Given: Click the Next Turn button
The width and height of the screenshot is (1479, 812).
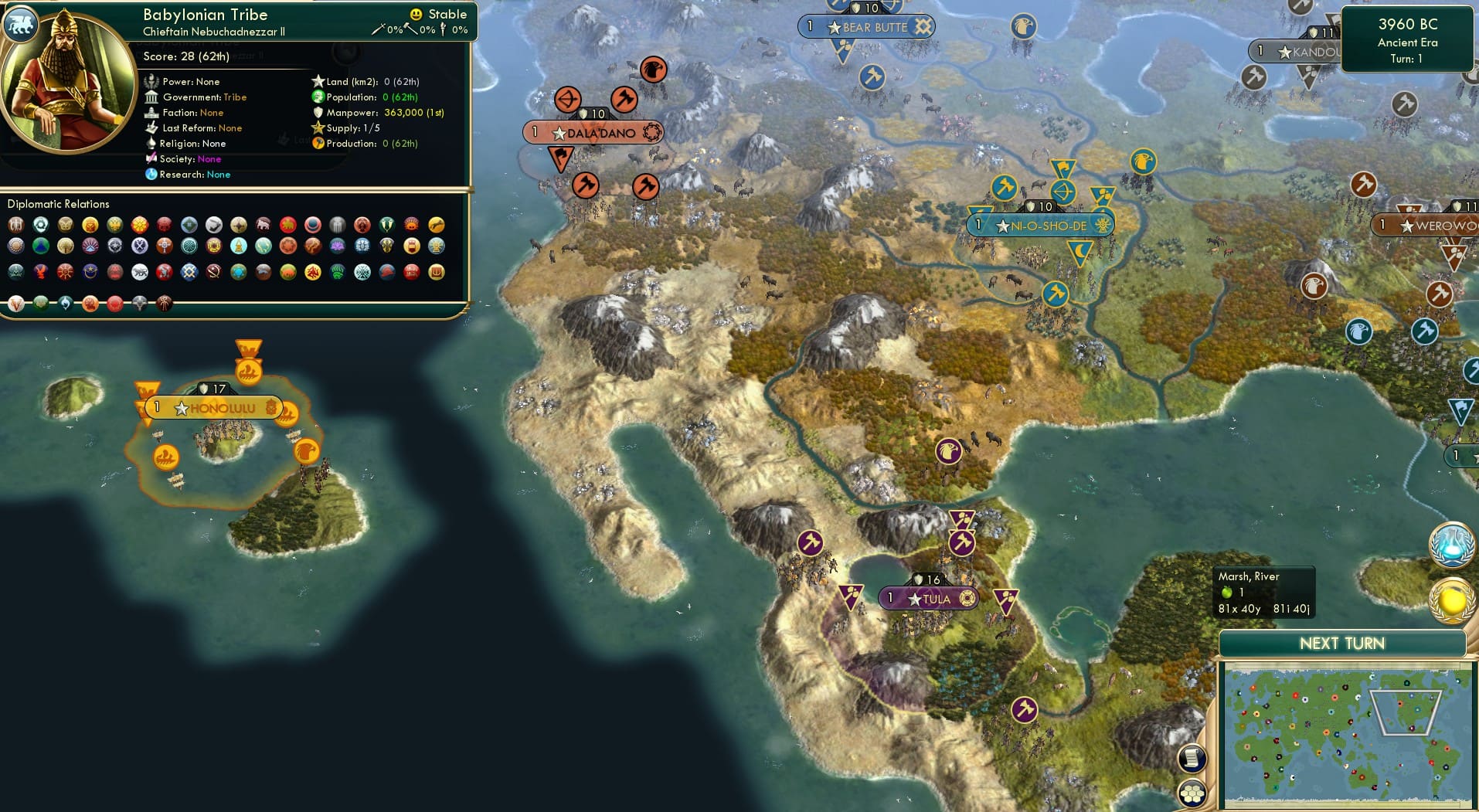Looking at the screenshot, I should (1342, 643).
